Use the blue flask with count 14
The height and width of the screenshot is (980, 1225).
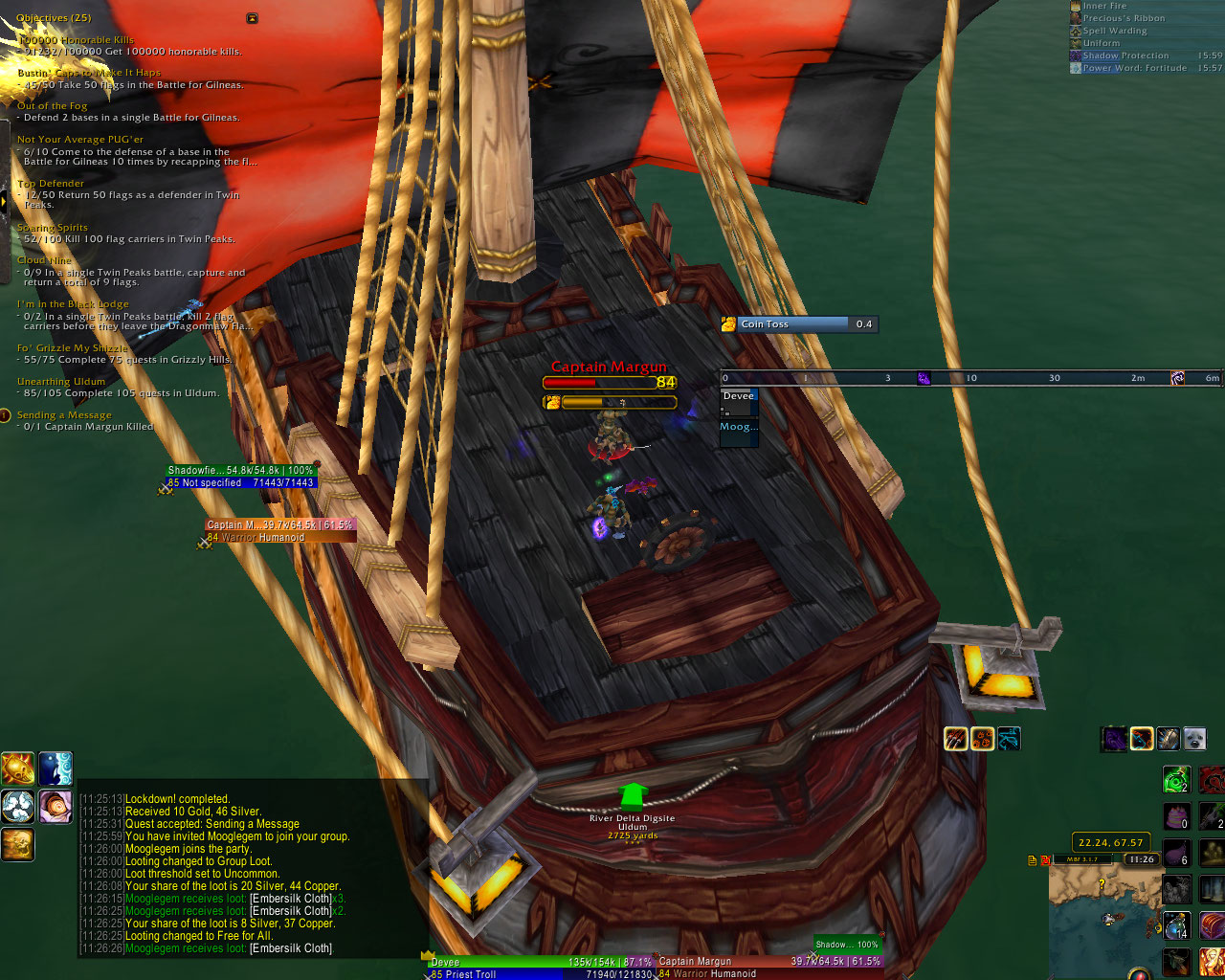point(1176,926)
